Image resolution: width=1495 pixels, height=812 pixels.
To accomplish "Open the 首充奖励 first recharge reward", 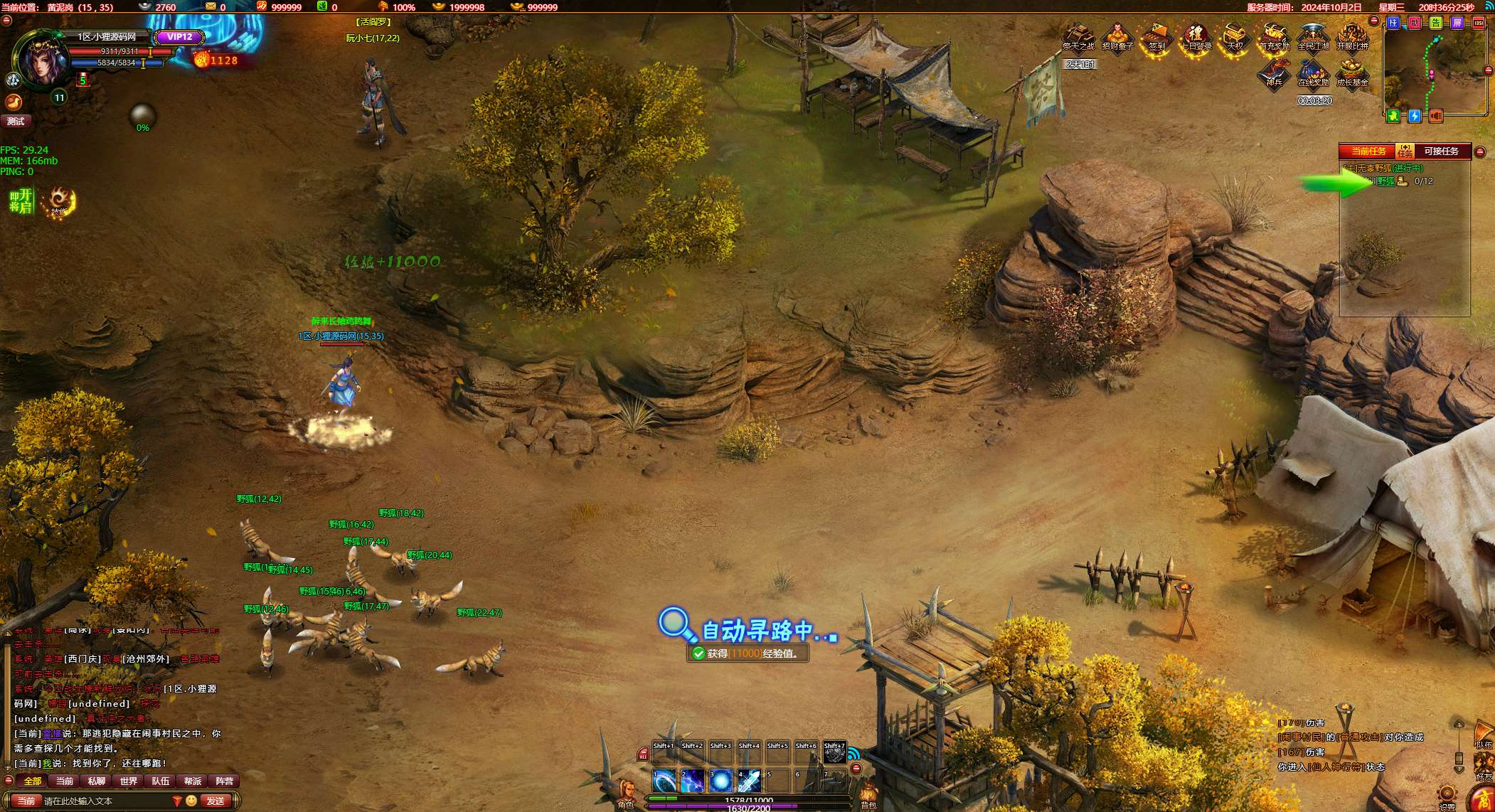I will coord(1274,36).
